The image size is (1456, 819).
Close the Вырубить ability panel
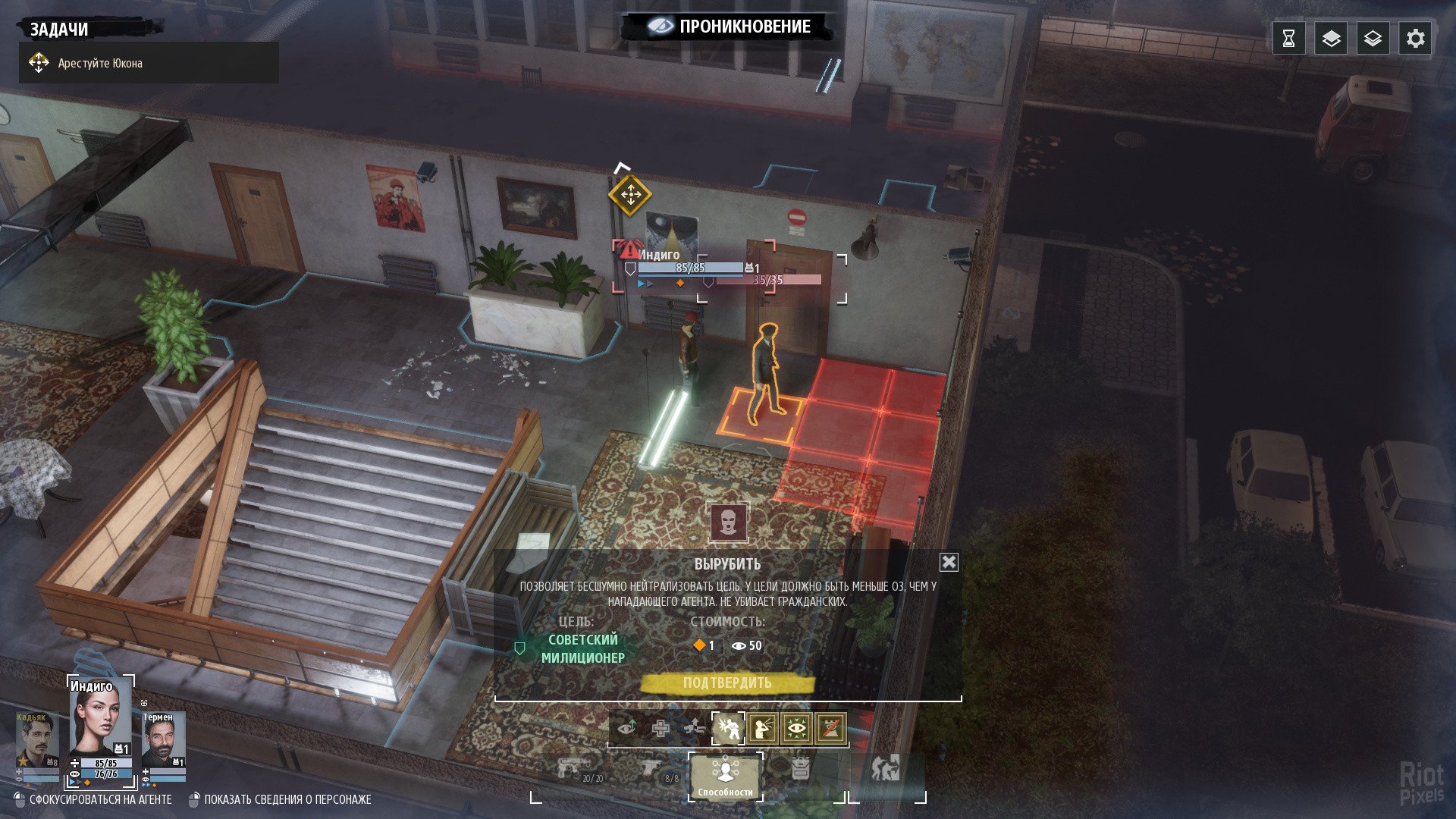[949, 562]
